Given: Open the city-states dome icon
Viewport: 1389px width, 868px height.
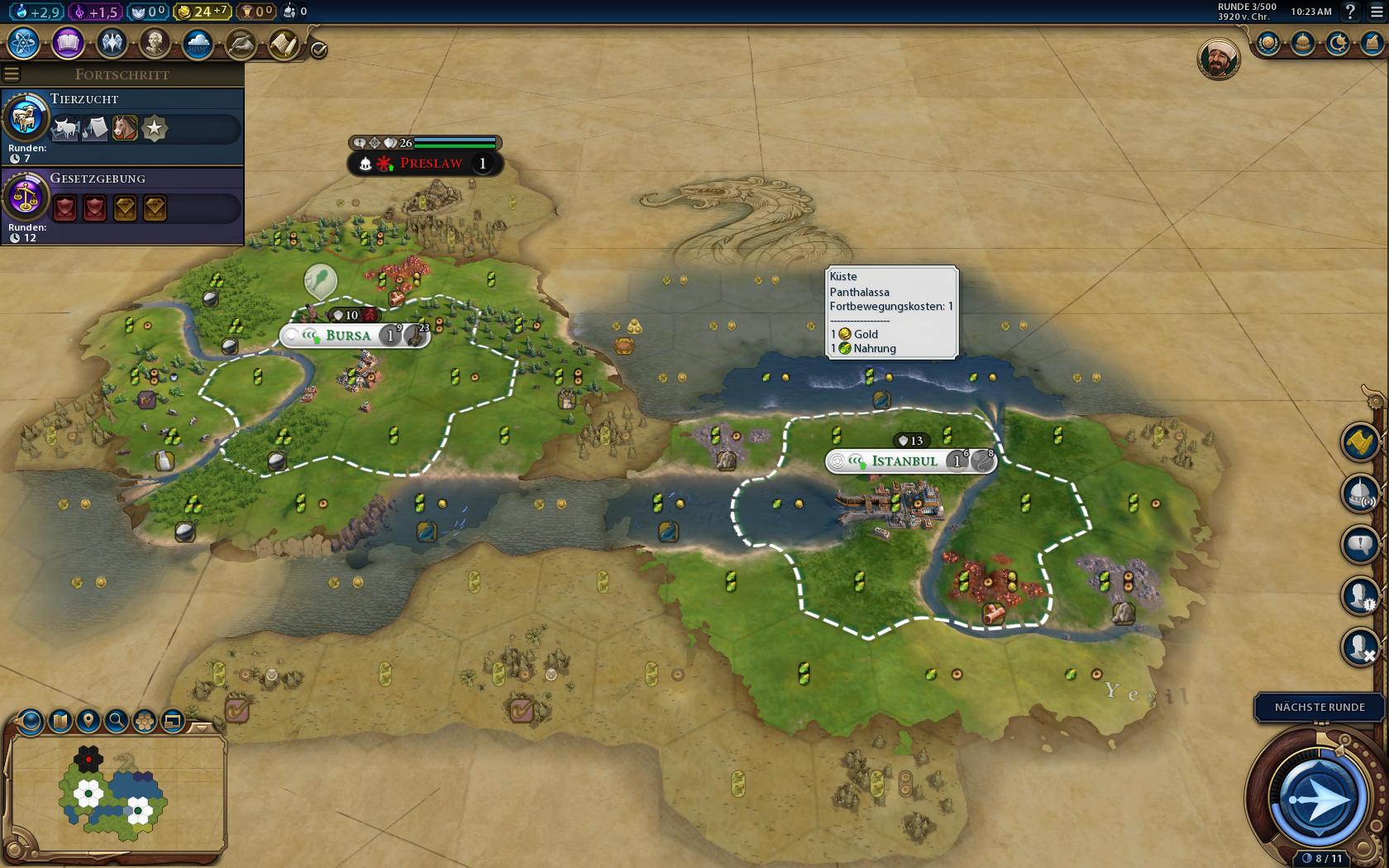Looking at the screenshot, I should (x=1303, y=43).
